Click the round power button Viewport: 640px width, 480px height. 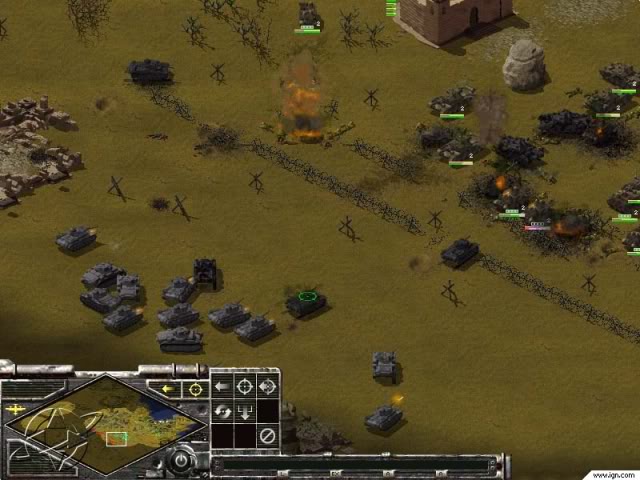click(181, 460)
